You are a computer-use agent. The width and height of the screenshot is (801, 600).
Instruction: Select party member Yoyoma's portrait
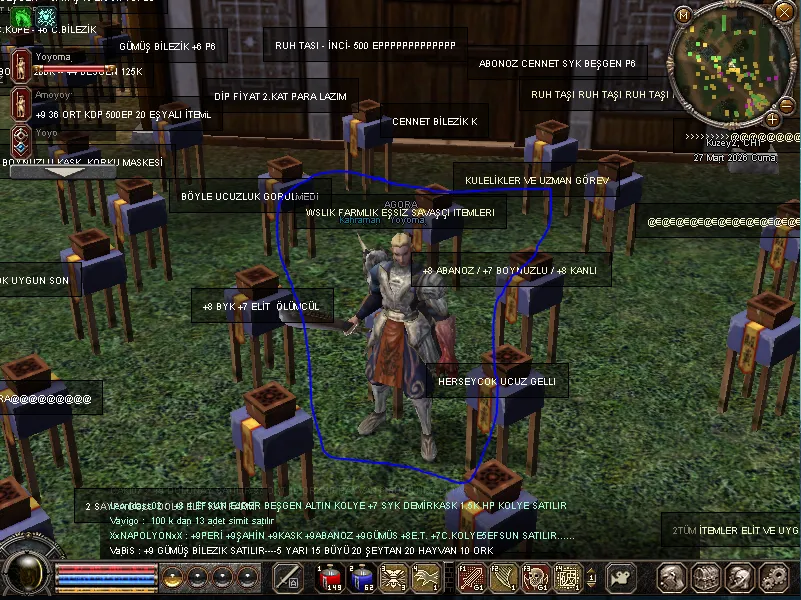[20, 66]
